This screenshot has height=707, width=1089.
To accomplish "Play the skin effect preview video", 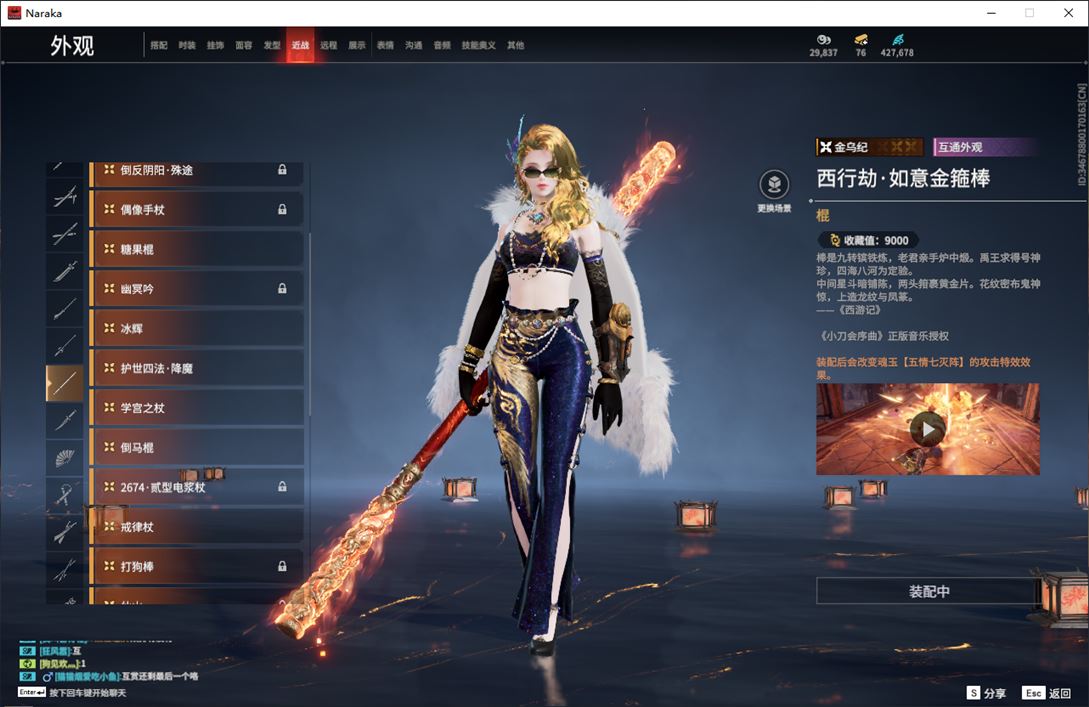I will (927, 429).
